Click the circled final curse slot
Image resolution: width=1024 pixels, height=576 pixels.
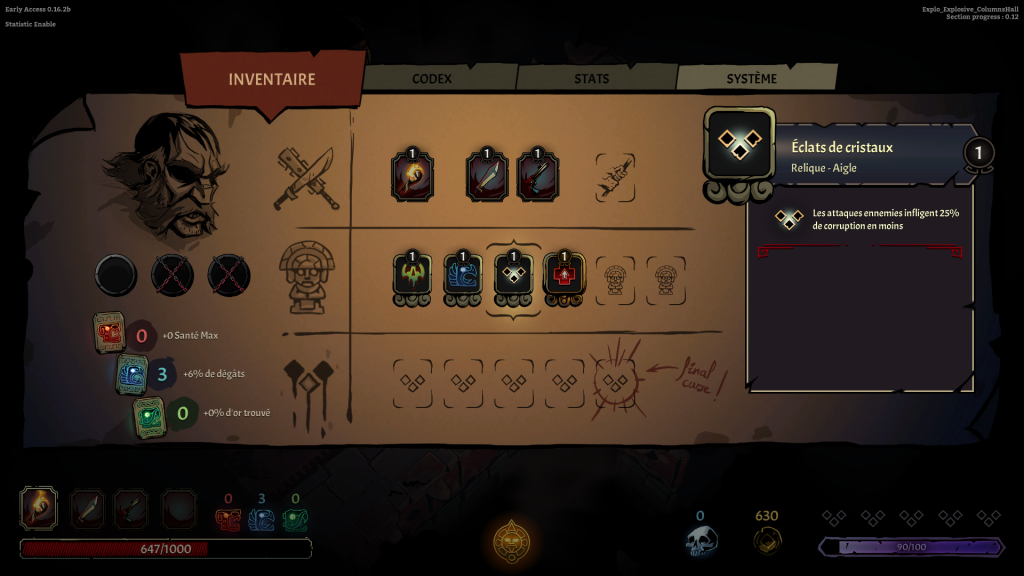615,382
